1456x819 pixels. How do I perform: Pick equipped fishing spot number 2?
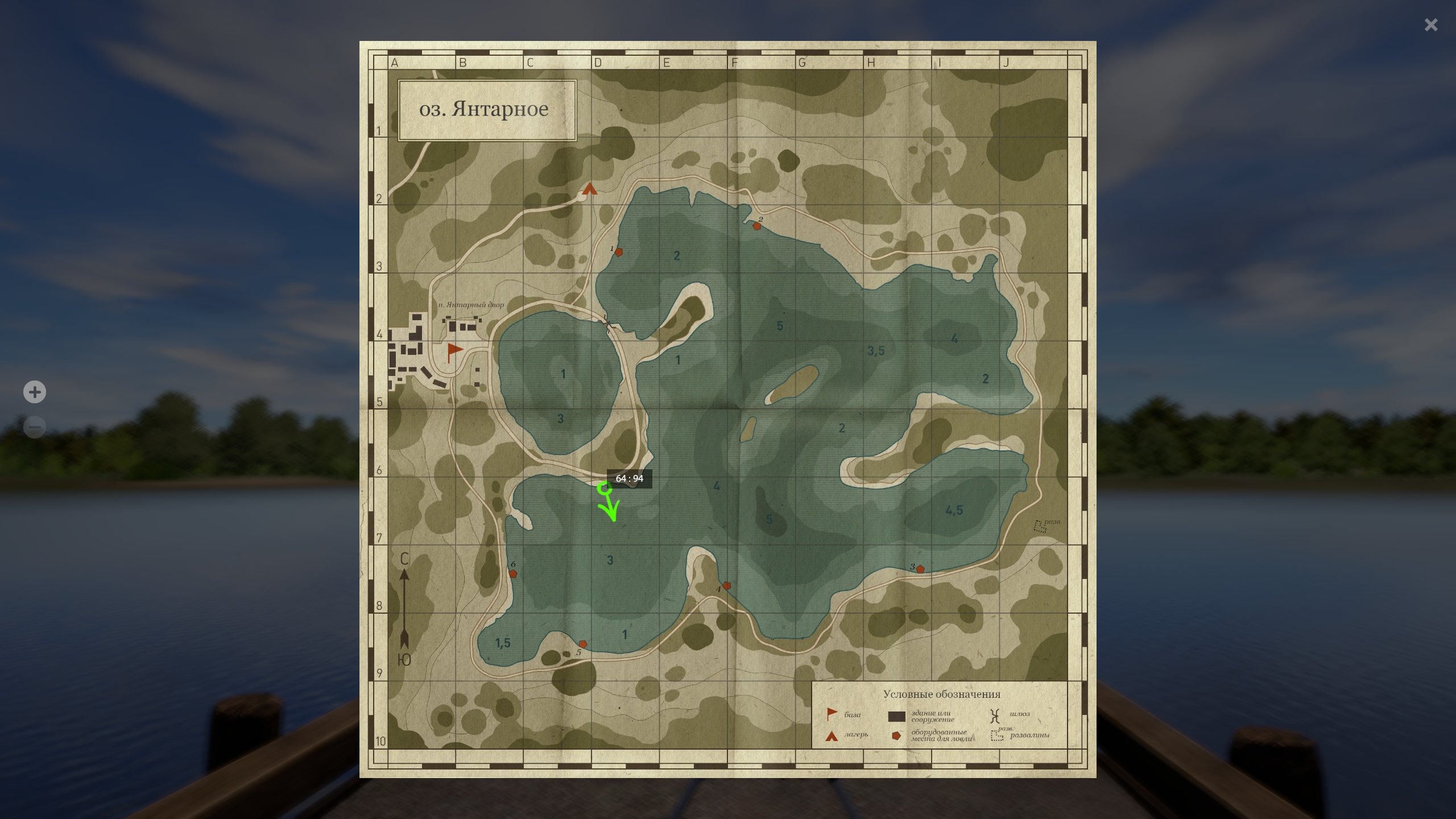coord(757,226)
